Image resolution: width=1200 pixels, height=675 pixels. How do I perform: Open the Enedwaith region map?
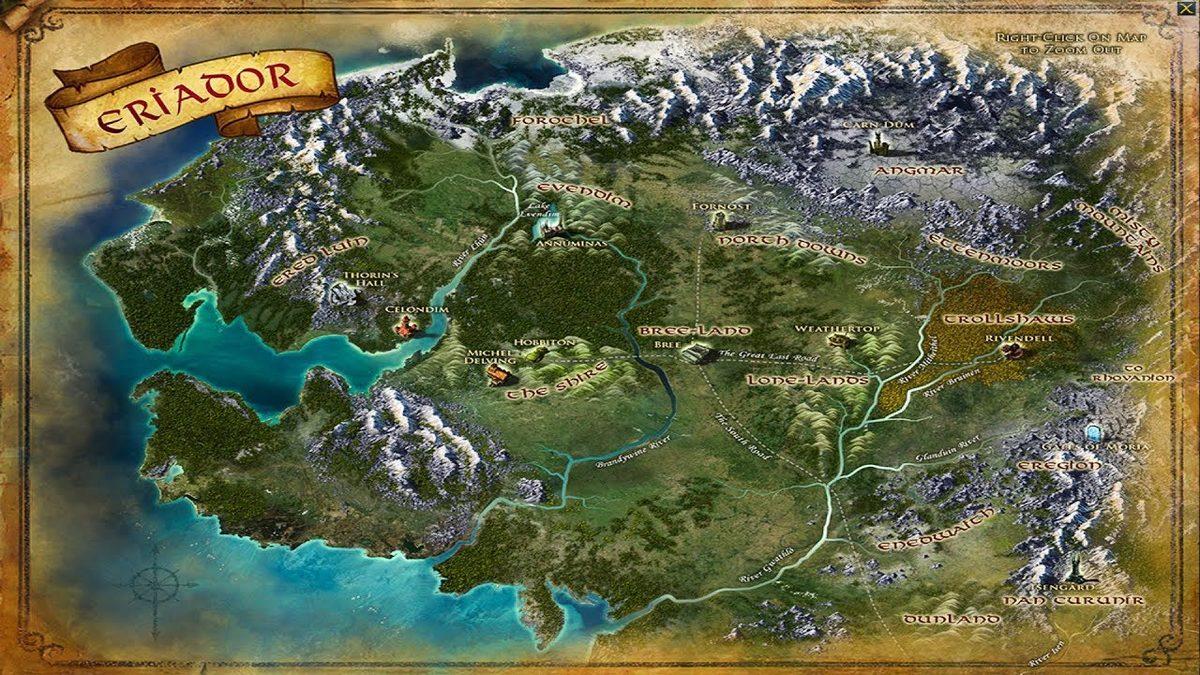pos(937,530)
